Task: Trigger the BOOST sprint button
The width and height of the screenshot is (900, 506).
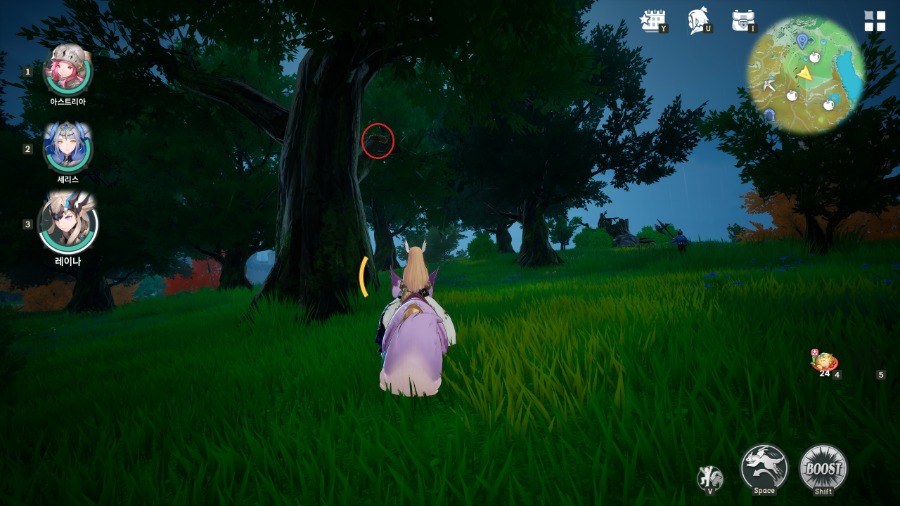Action: pyautogui.click(x=823, y=467)
